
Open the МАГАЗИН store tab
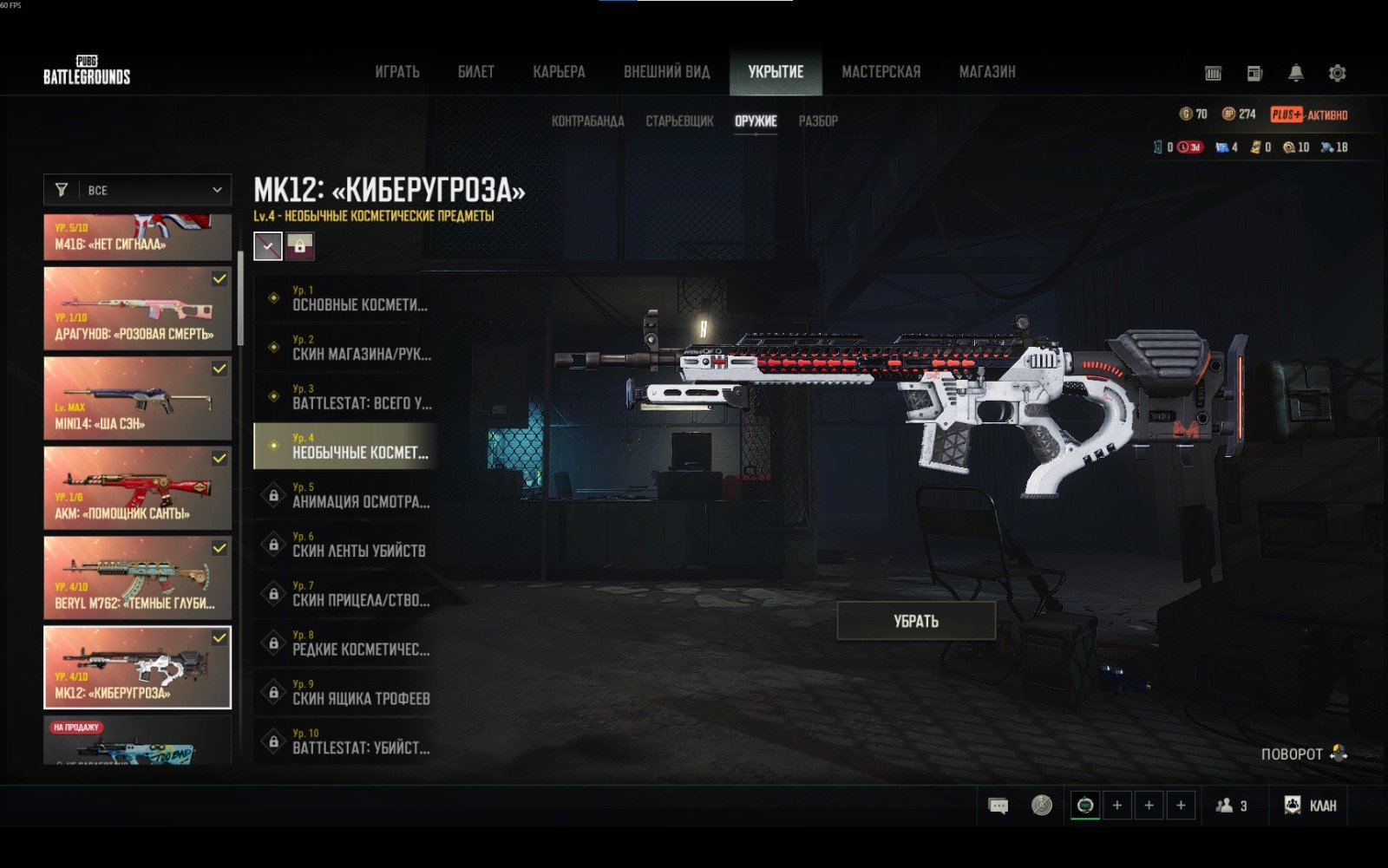[987, 72]
